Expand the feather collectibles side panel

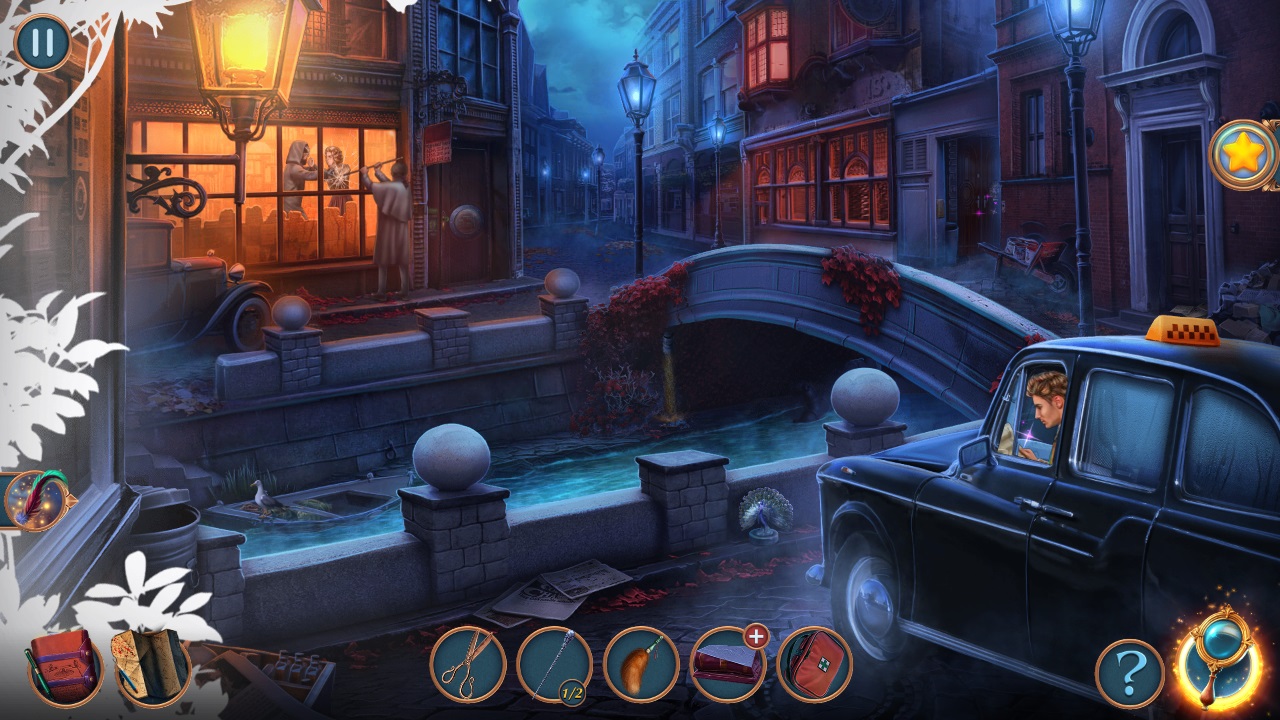coord(38,499)
